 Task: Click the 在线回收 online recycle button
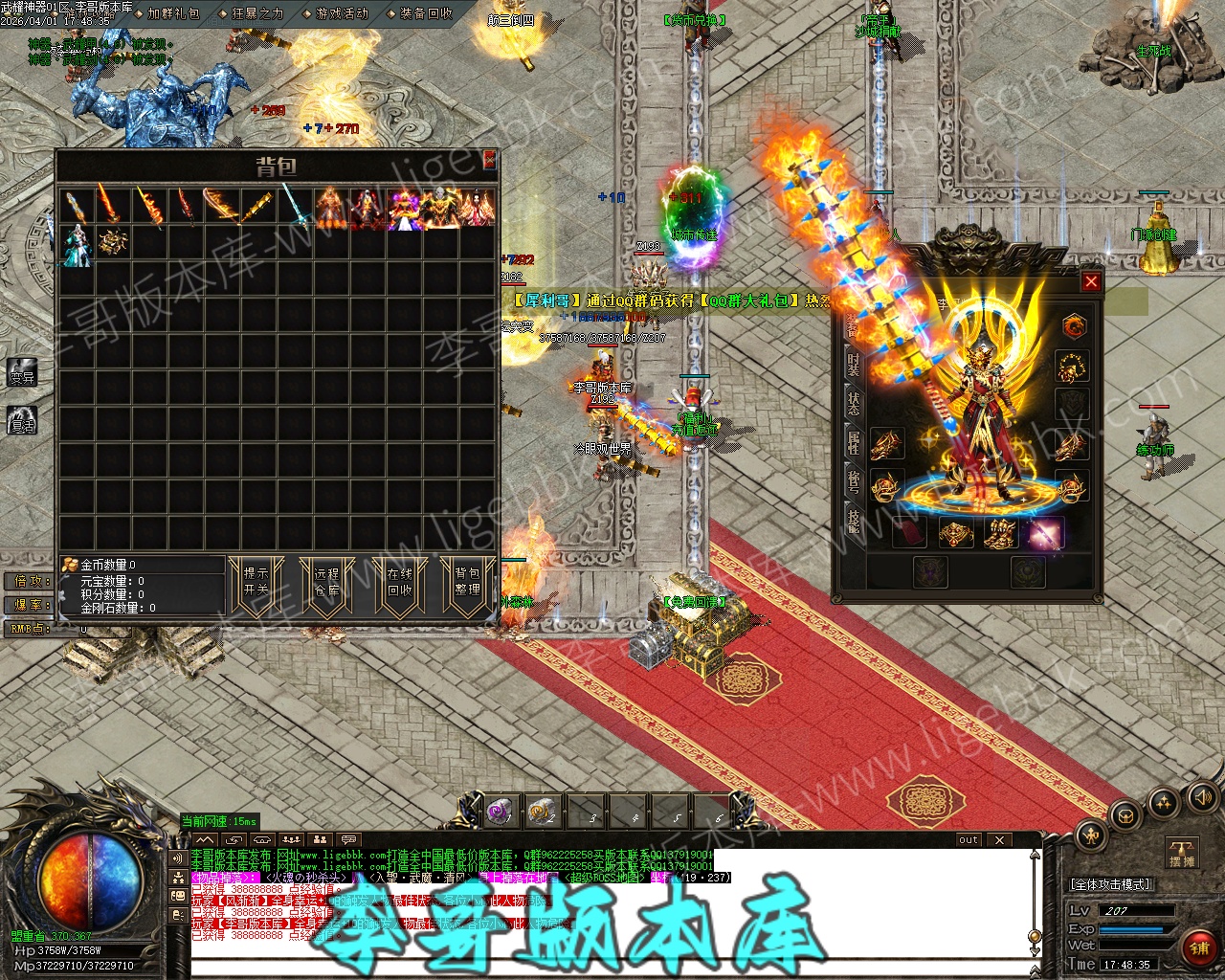pyautogui.click(x=399, y=582)
